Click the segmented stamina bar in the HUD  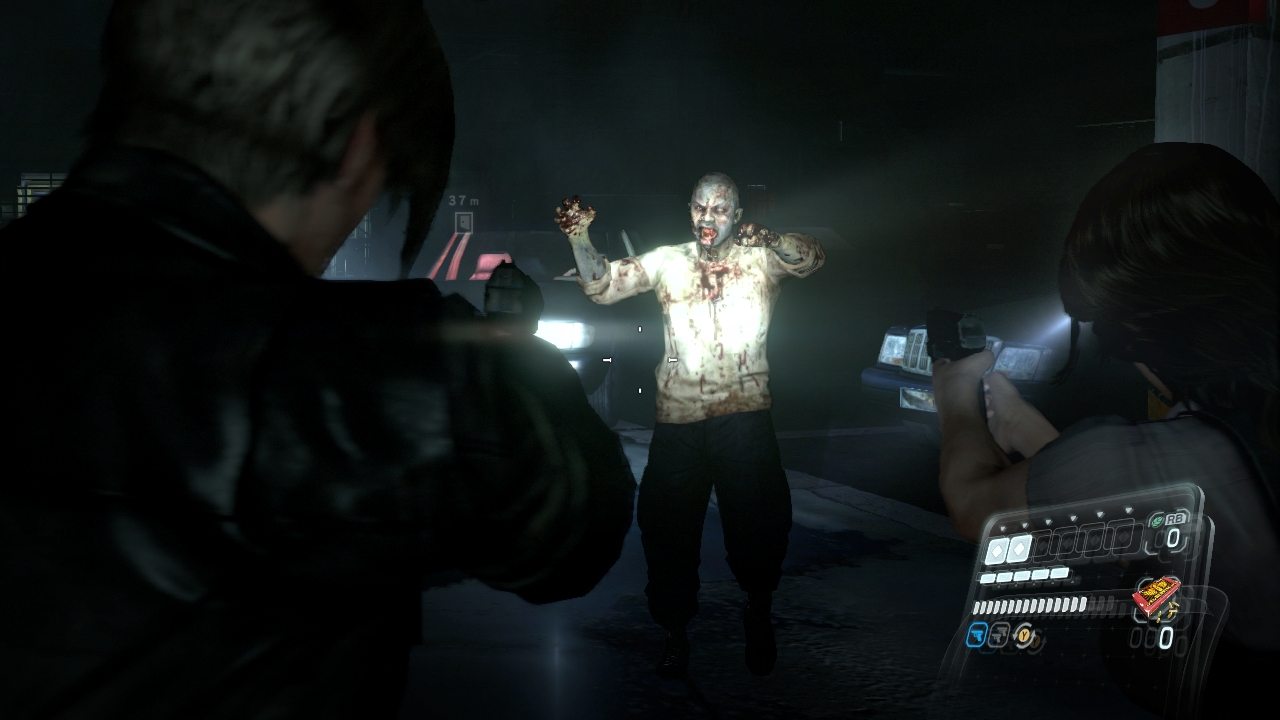click(1030, 606)
